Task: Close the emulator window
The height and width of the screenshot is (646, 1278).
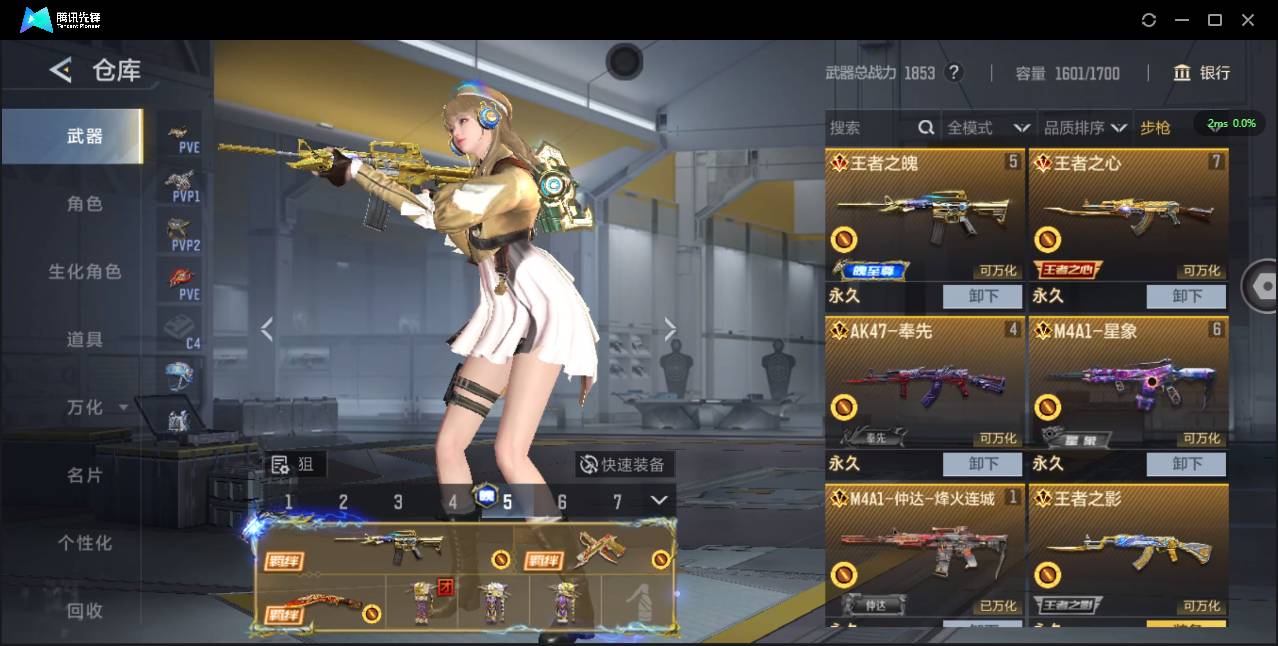Action: click(x=1248, y=20)
